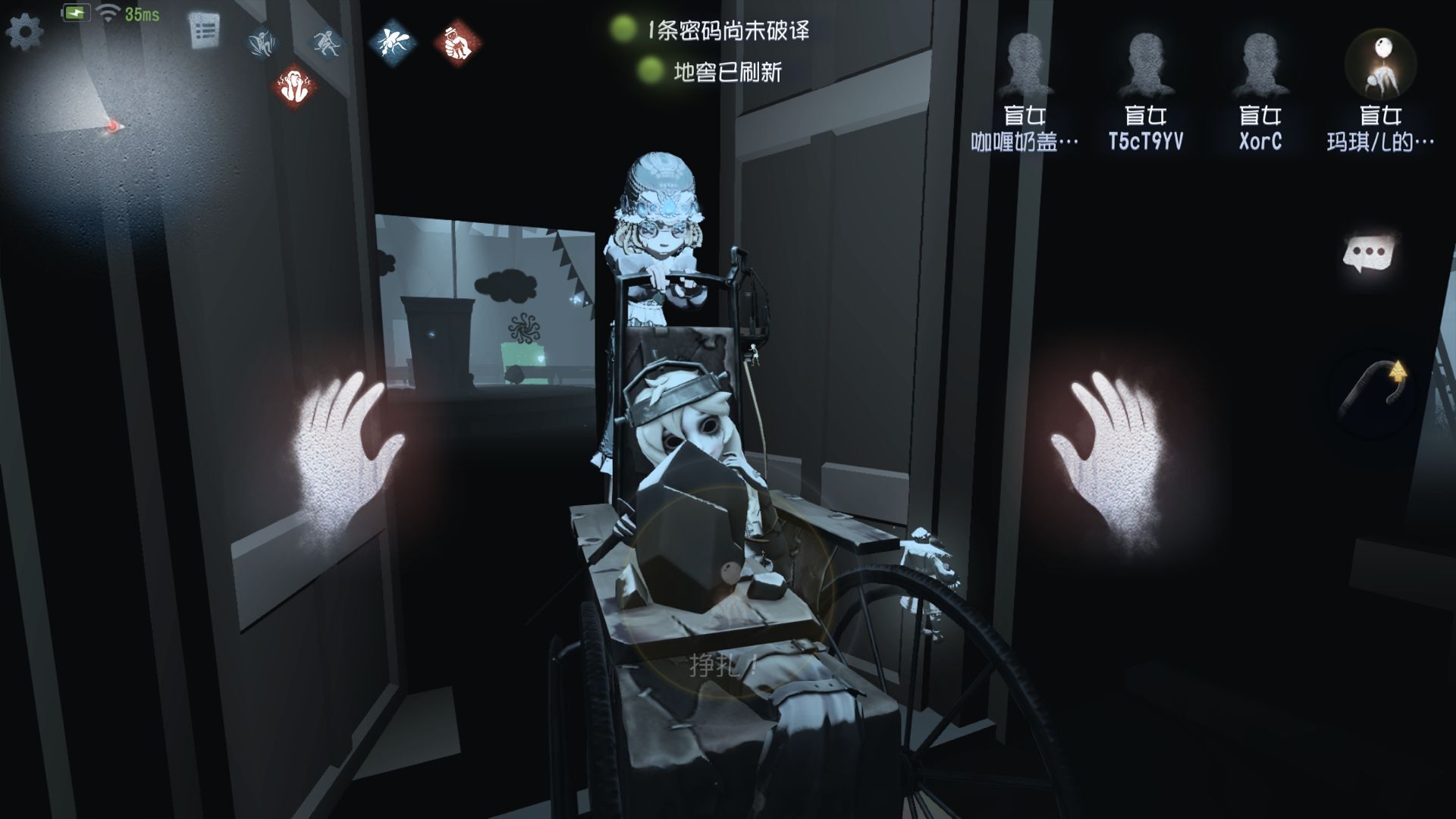Image resolution: width=1456 pixels, height=819 pixels.
Task: Select the blue running-figure trait icon
Action: pyautogui.click(x=328, y=42)
